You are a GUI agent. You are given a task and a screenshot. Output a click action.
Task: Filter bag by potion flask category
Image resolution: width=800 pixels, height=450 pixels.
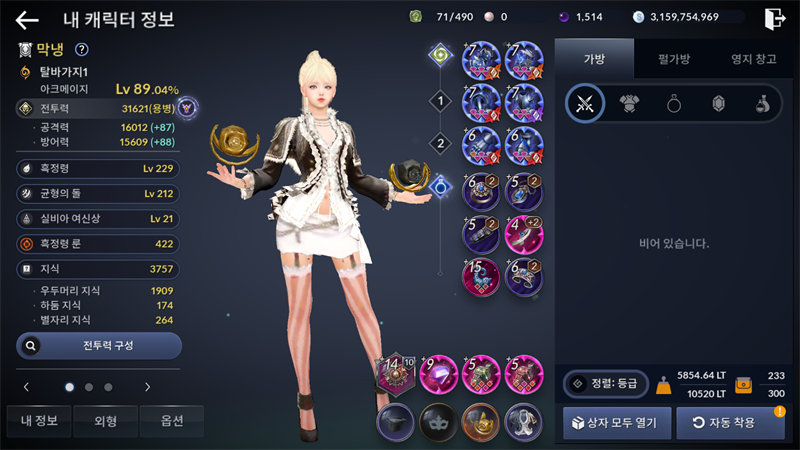(761, 103)
